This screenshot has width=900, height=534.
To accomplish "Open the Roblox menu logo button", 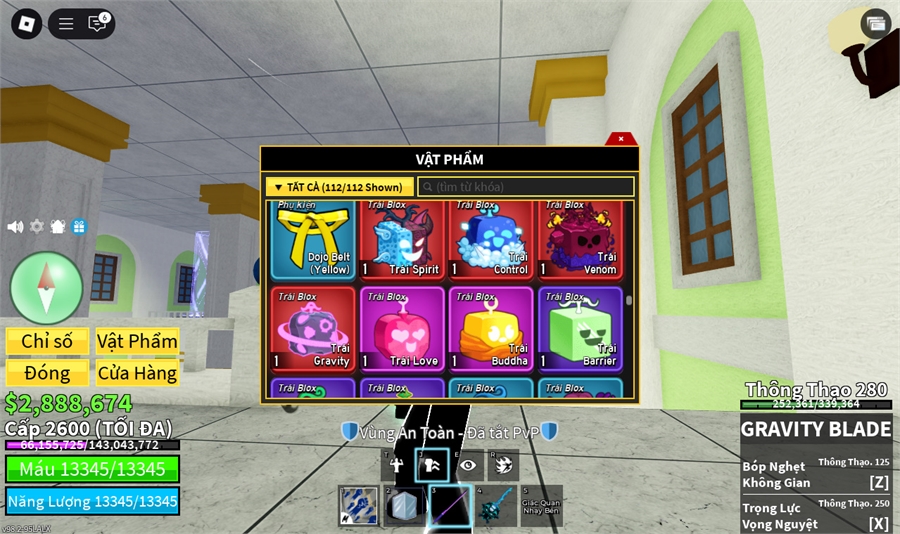I will point(26,24).
